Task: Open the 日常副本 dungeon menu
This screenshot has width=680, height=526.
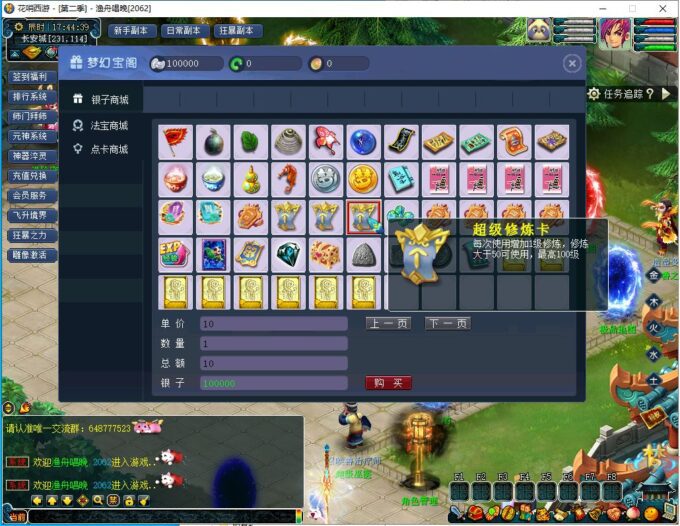Action: pos(185,30)
